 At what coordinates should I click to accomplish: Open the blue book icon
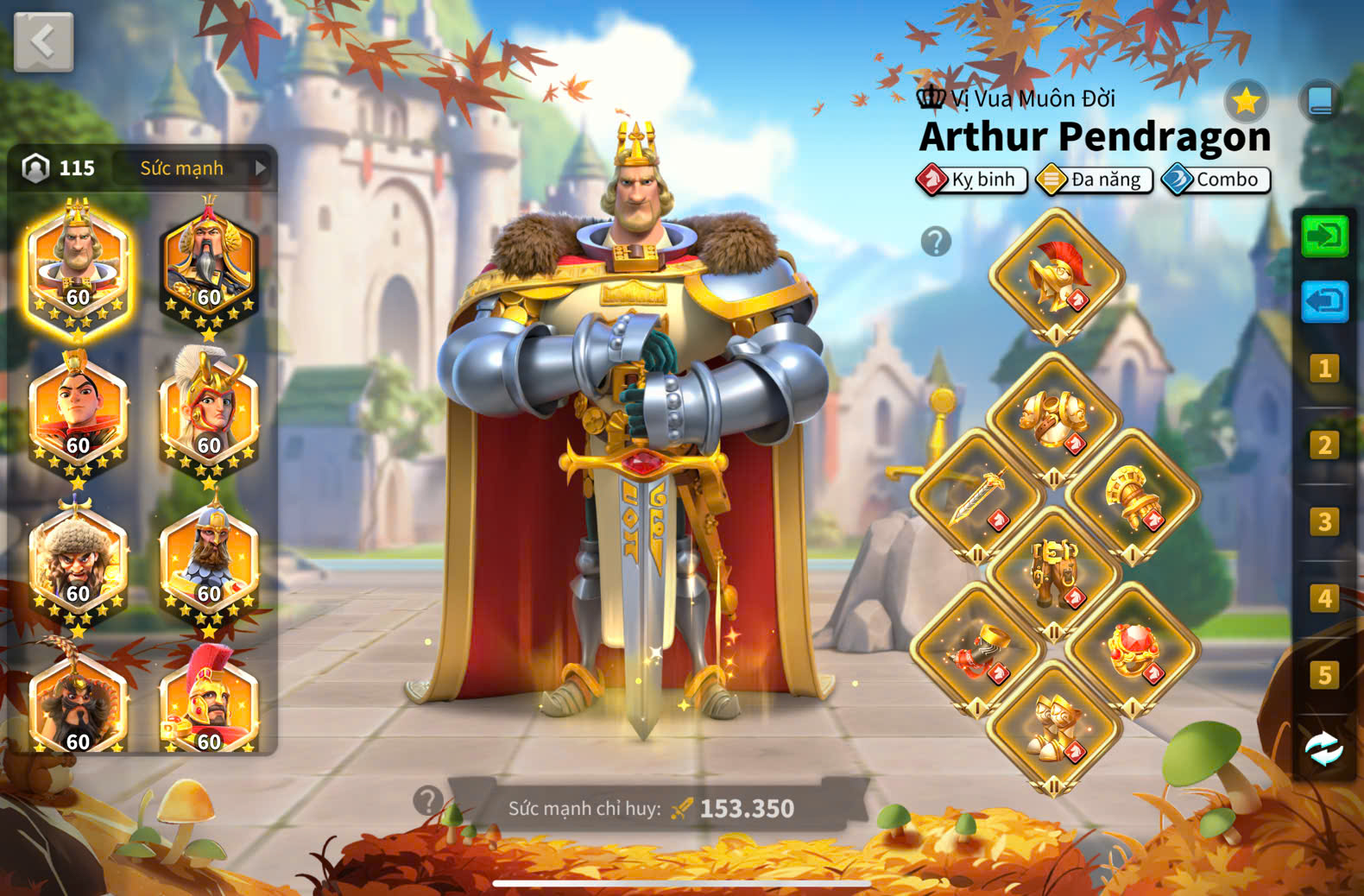click(1320, 102)
